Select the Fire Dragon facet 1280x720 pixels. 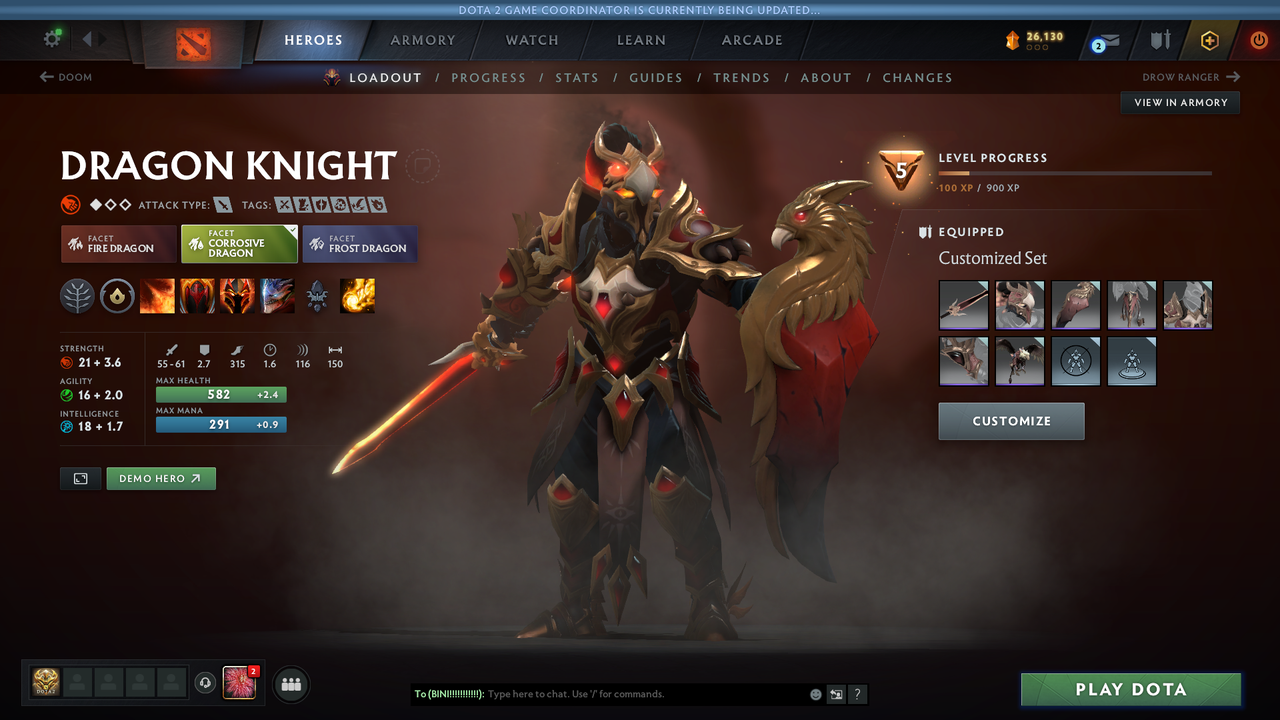click(118, 243)
